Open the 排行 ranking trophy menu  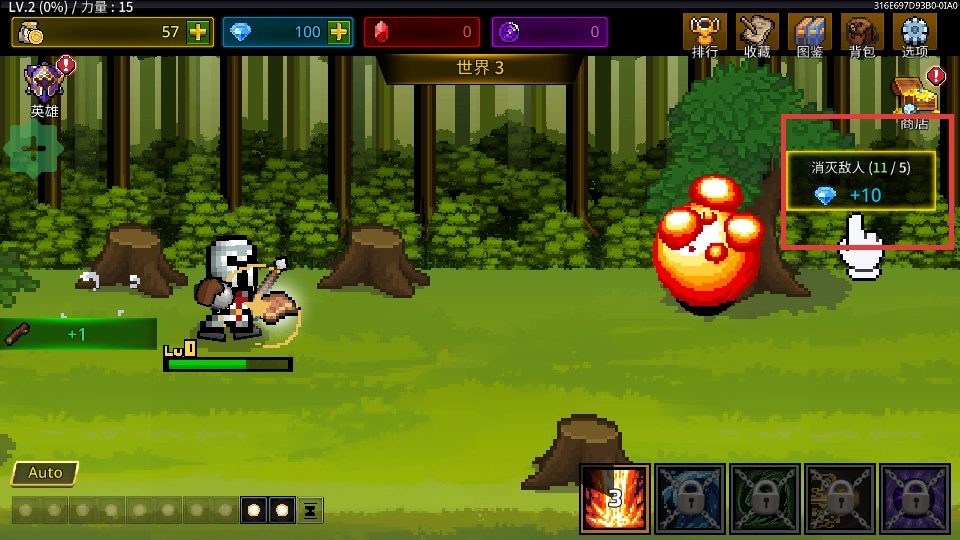coord(705,33)
